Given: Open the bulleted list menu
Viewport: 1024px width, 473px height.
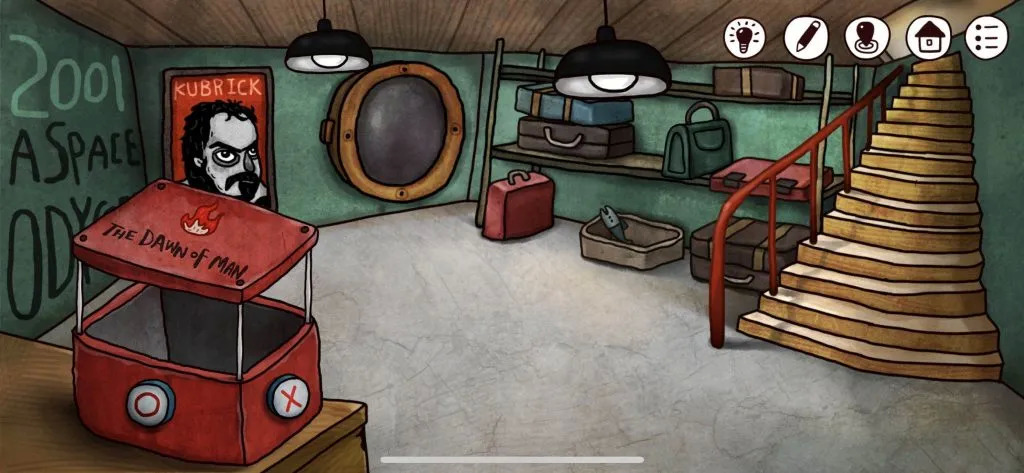Looking at the screenshot, I should pyautogui.click(x=986, y=38).
